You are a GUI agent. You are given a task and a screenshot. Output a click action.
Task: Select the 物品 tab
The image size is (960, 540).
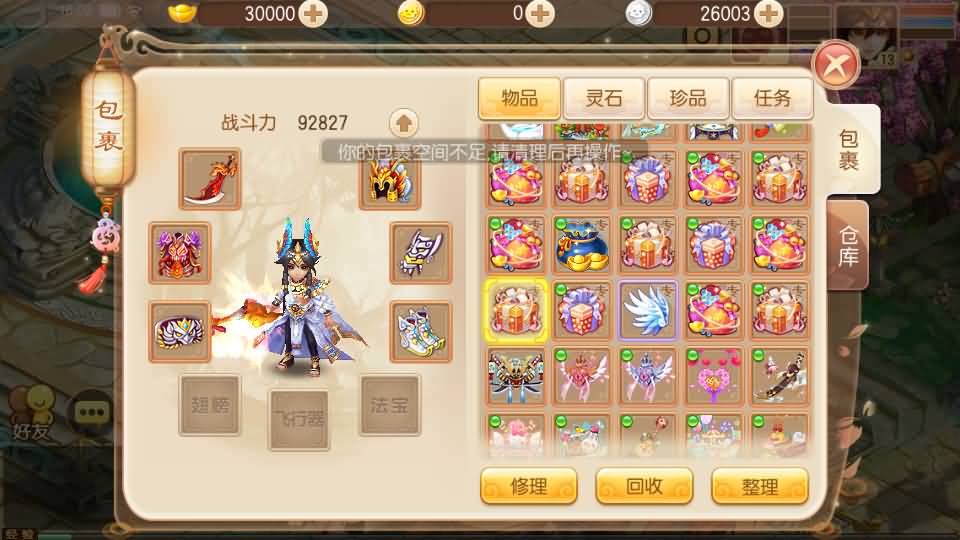click(x=519, y=98)
